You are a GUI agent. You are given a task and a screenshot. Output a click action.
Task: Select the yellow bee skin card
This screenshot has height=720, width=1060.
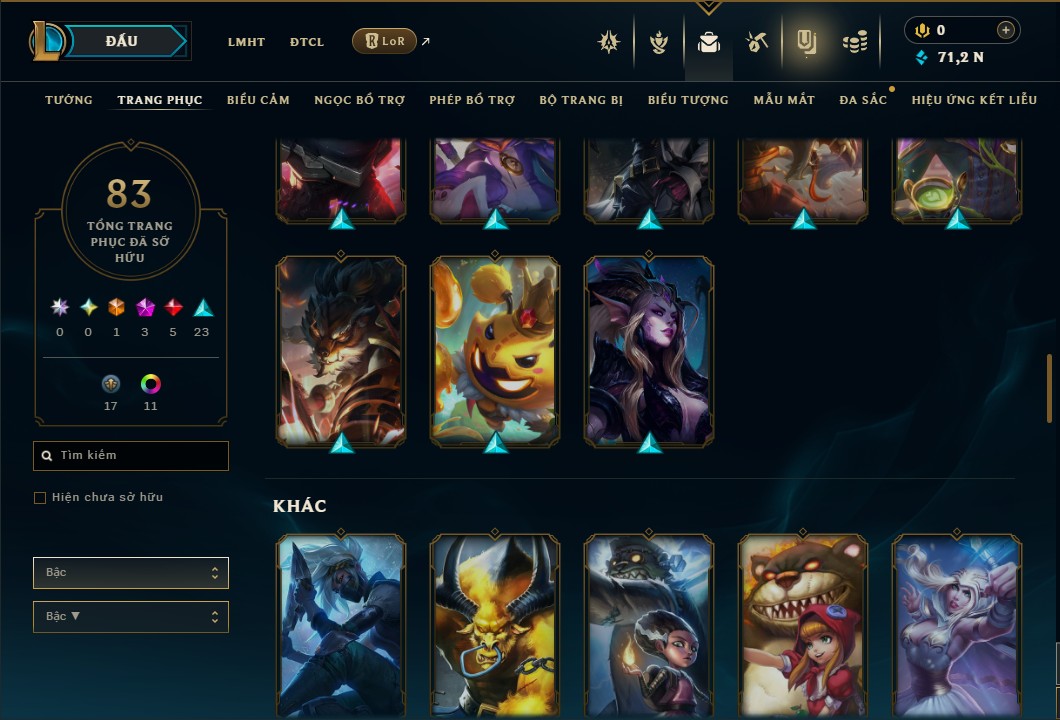point(495,350)
